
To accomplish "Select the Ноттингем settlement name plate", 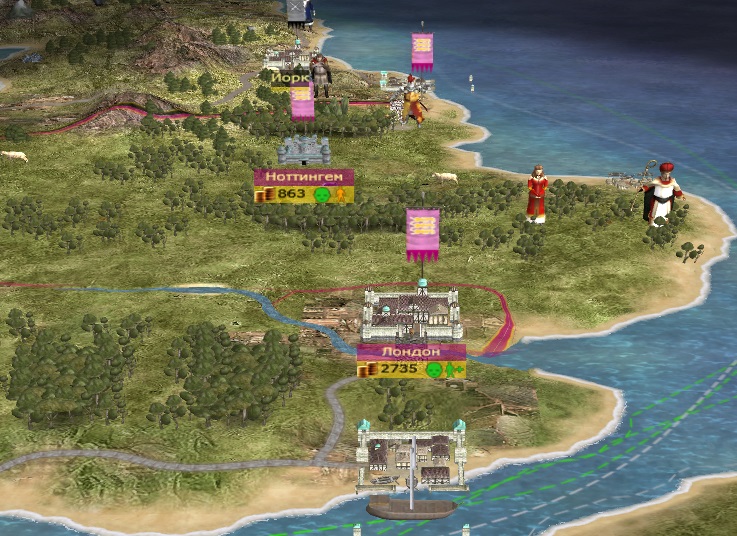I will (303, 177).
